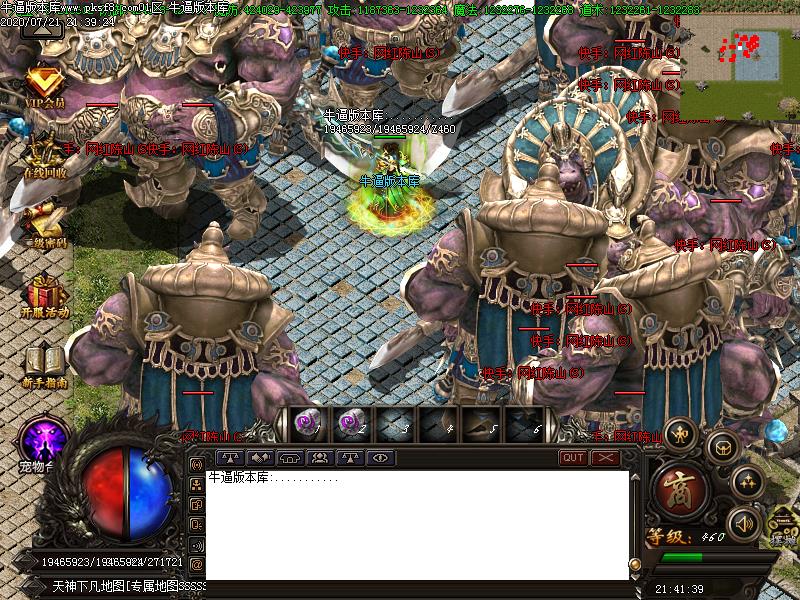Toggle sound with the speaker round button
Image resolution: width=800 pixels, height=600 pixels.
pyautogui.click(x=743, y=523)
